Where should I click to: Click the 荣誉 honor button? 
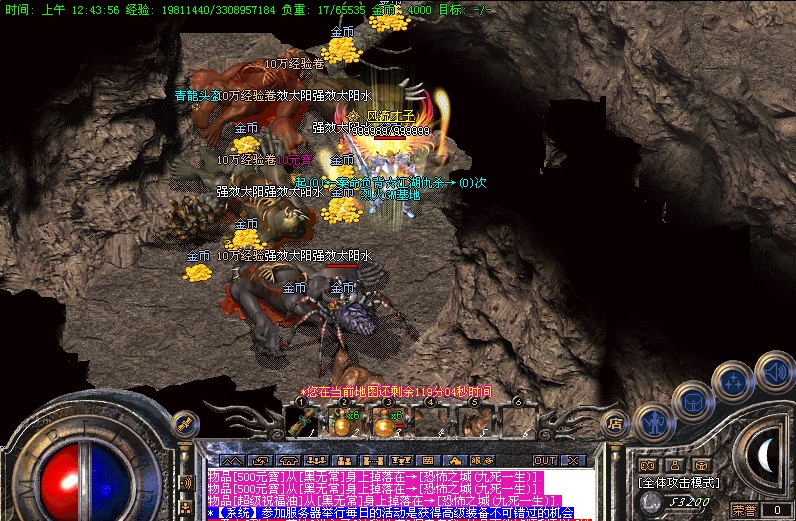(x=744, y=510)
